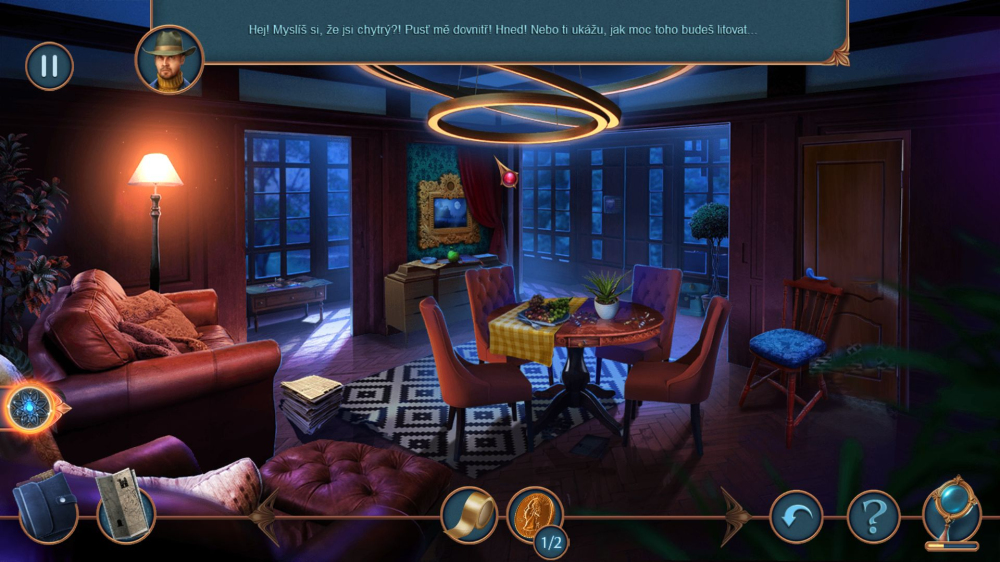
Task: Go back using the curved arrow button
Action: (796, 517)
